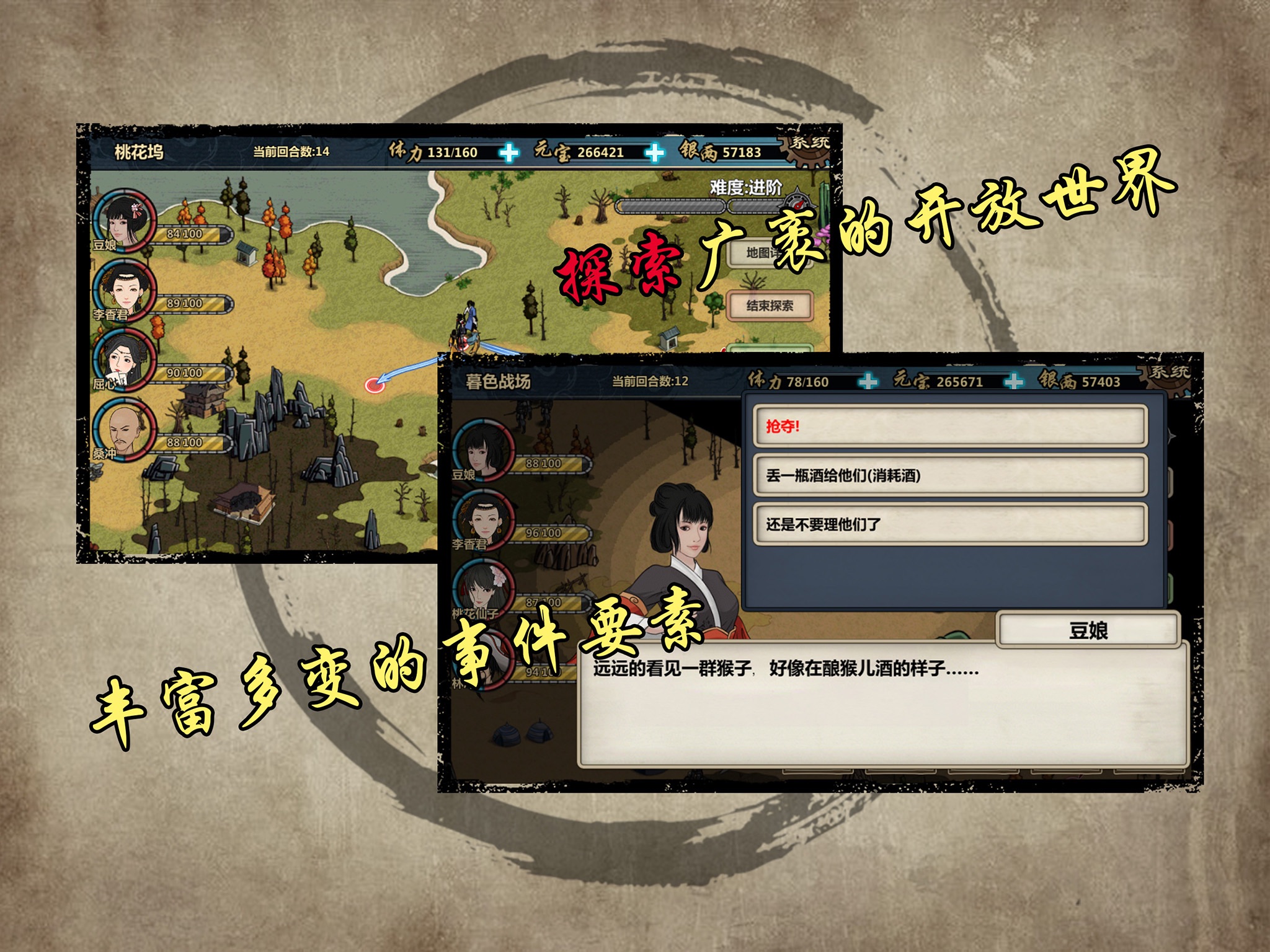
Task: Select 李香君 portrait showing 89/100
Action: 124,290
